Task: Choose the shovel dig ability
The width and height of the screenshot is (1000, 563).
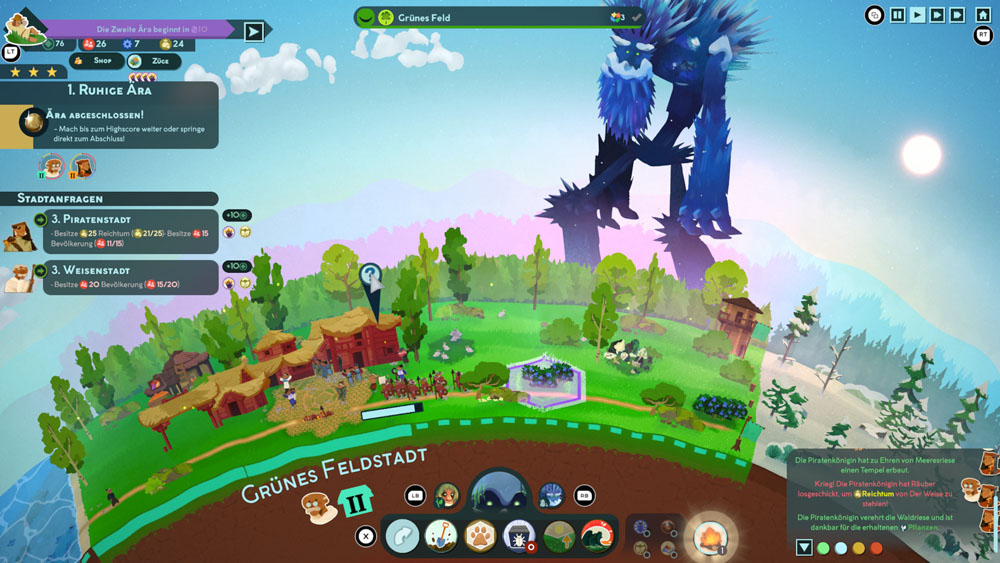Action: click(x=441, y=536)
